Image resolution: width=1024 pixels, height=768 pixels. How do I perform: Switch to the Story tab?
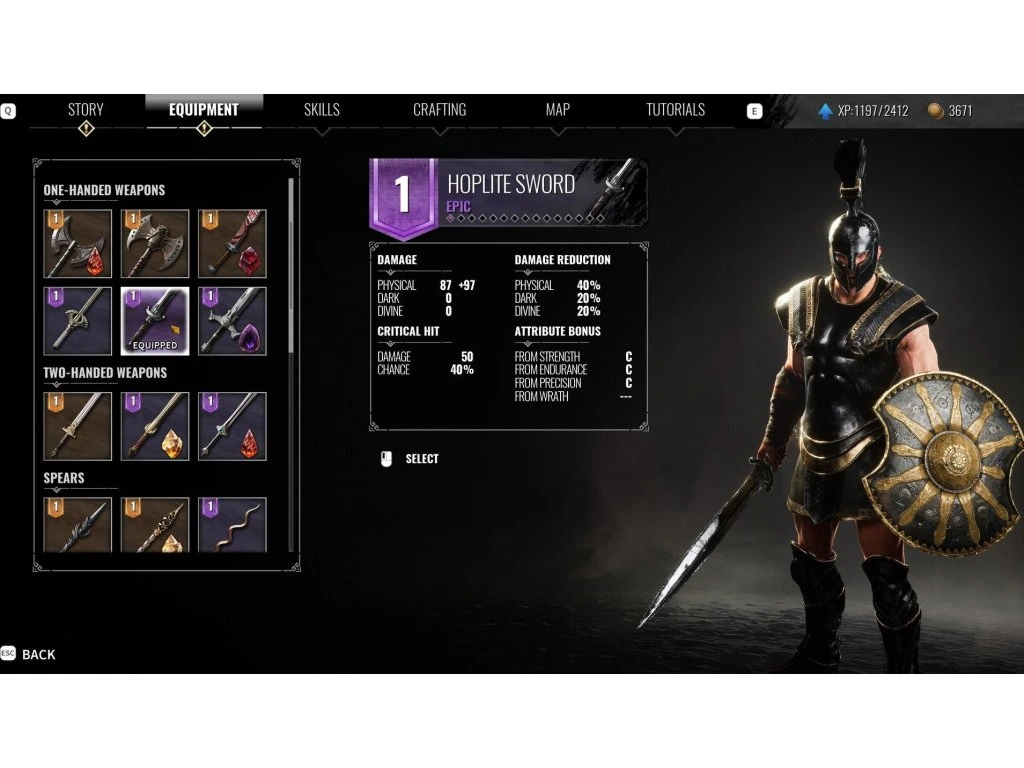tap(85, 110)
